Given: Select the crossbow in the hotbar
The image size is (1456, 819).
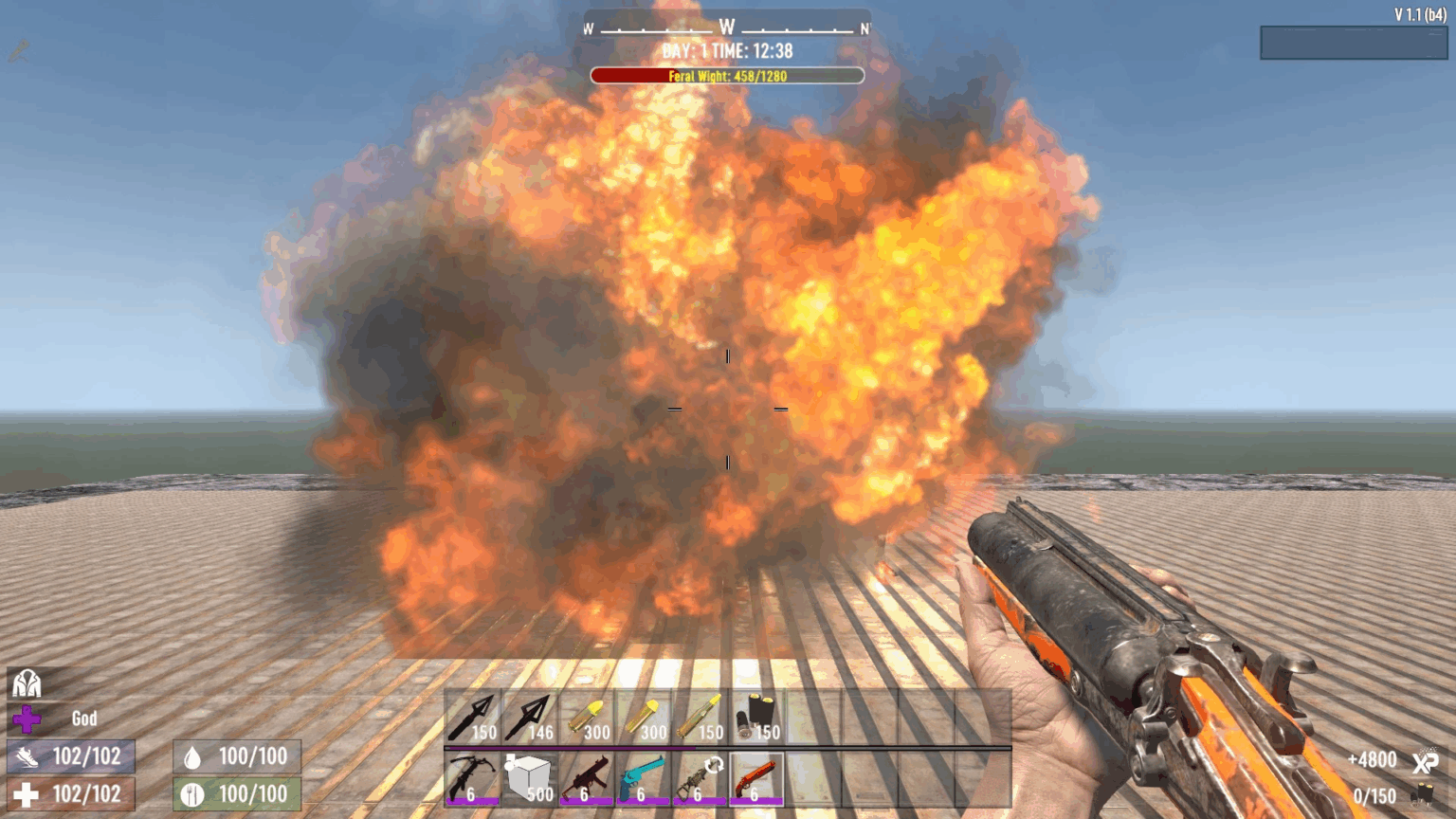Looking at the screenshot, I should pyautogui.click(x=469, y=777).
